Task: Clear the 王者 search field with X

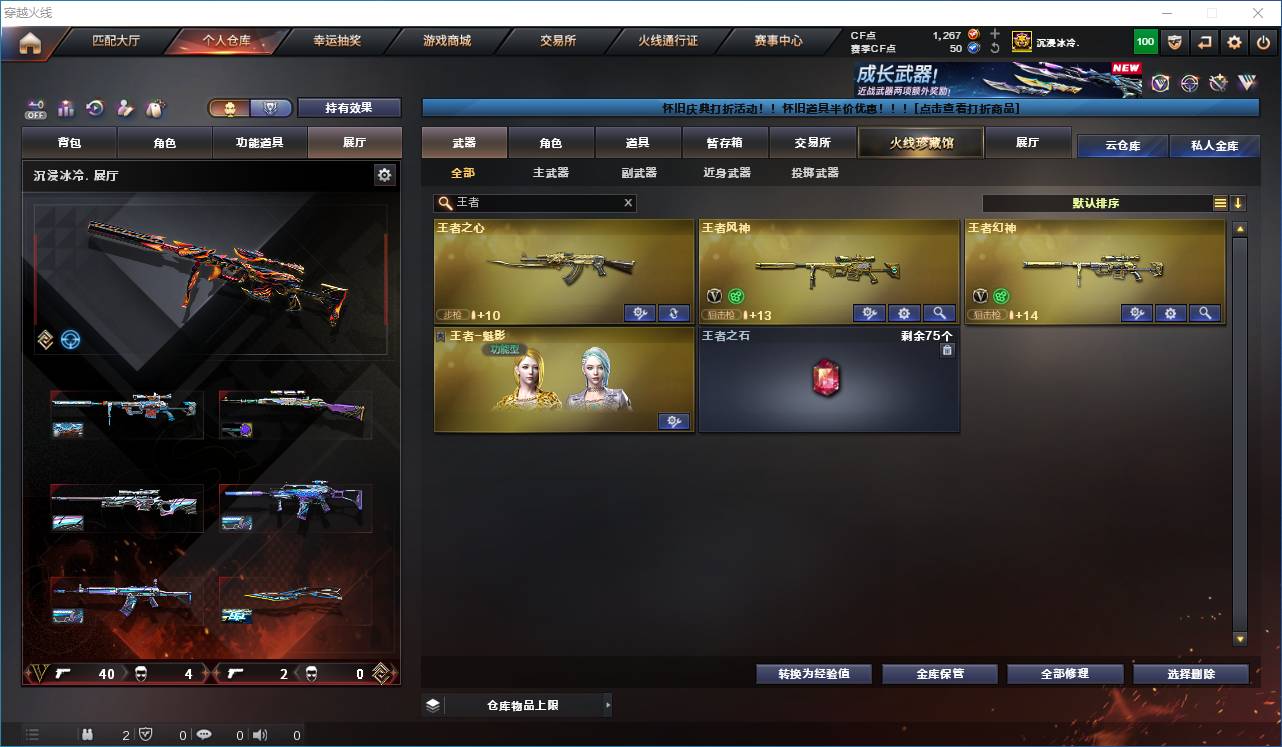Action: click(628, 203)
